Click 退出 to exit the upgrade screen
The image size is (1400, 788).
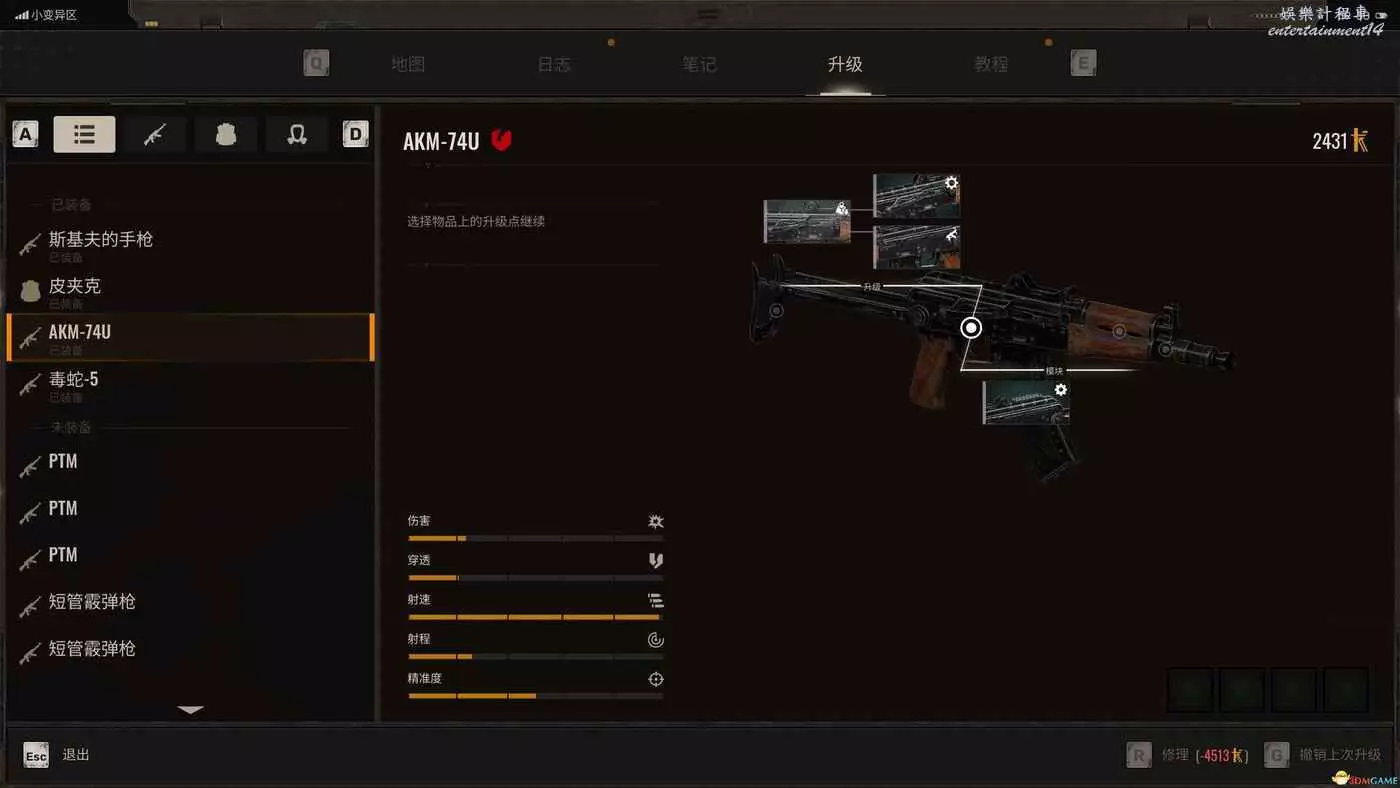pyautogui.click(x=76, y=755)
